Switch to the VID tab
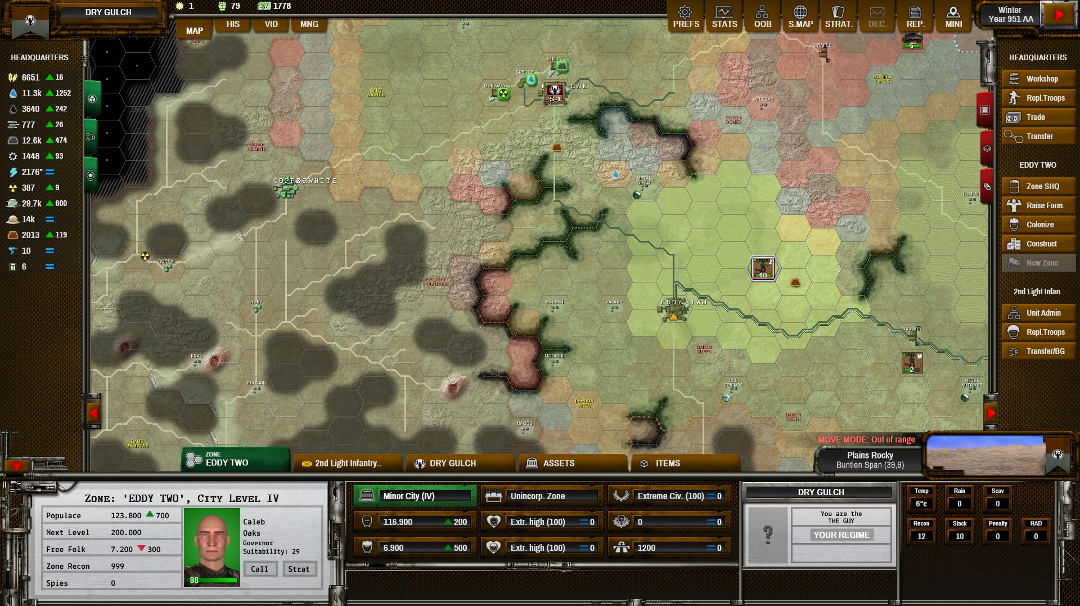The height and width of the screenshot is (606, 1080). [271, 24]
